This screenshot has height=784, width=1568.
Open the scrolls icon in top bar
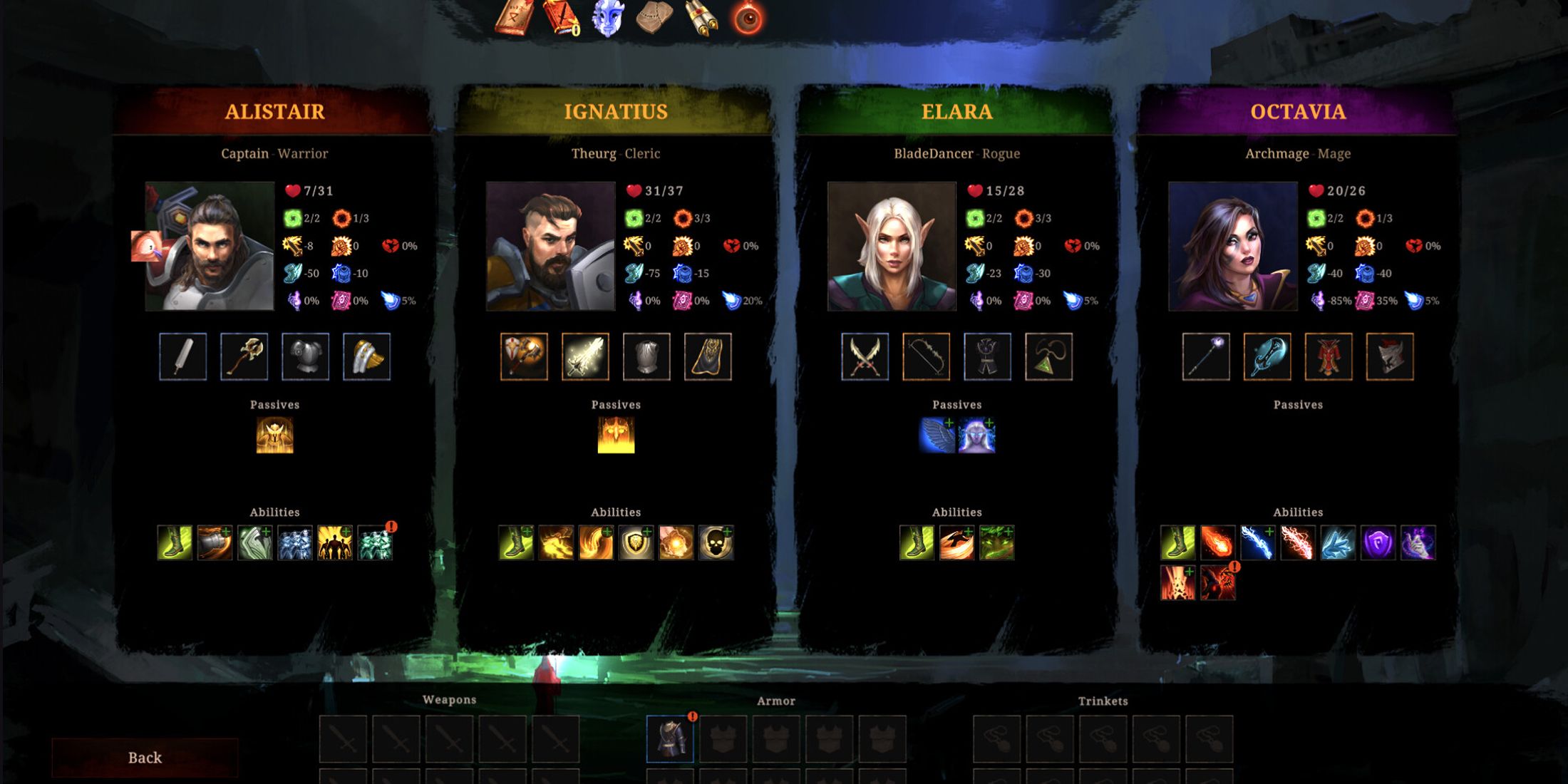(701, 18)
